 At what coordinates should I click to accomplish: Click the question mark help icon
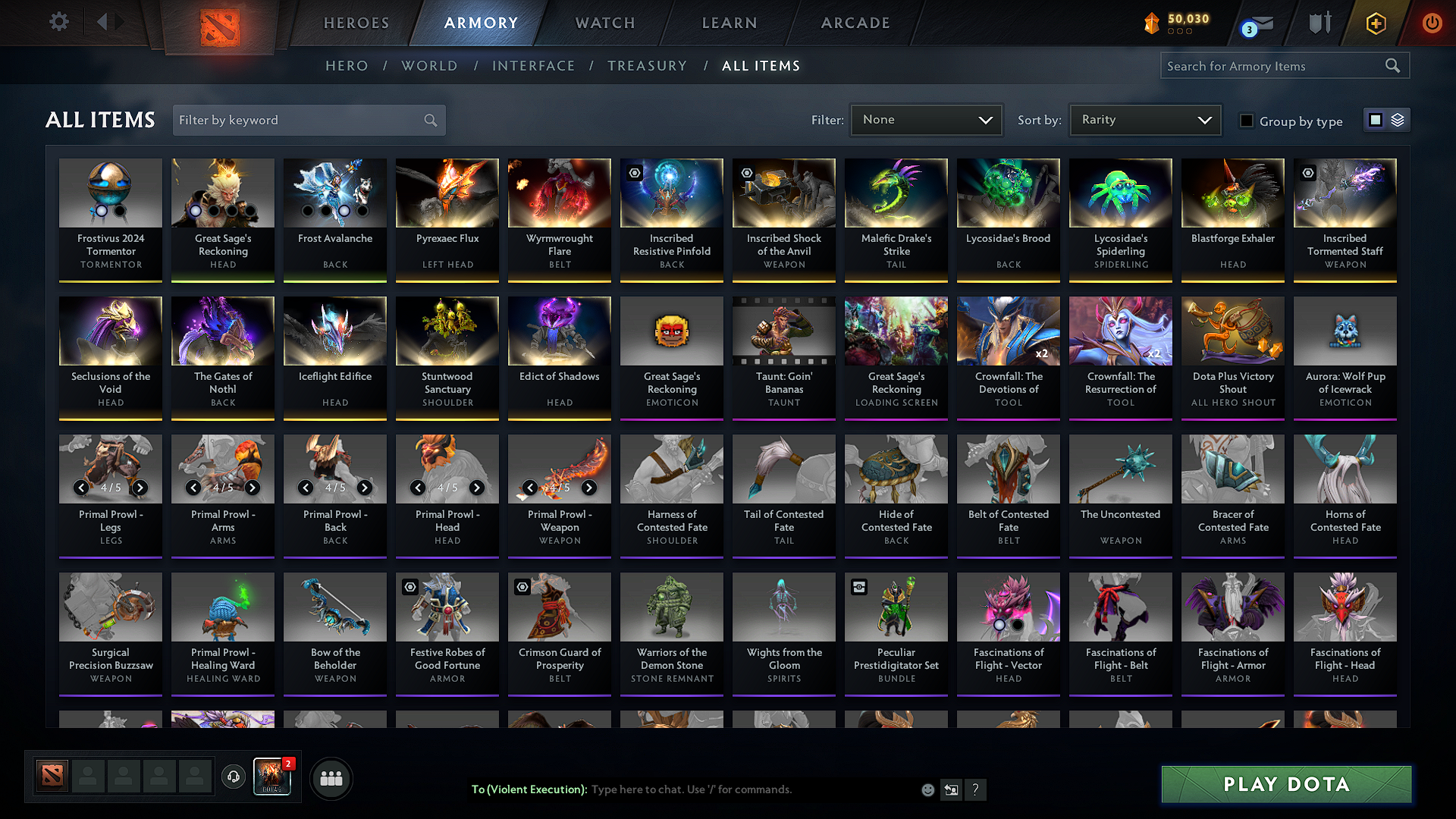tap(976, 789)
